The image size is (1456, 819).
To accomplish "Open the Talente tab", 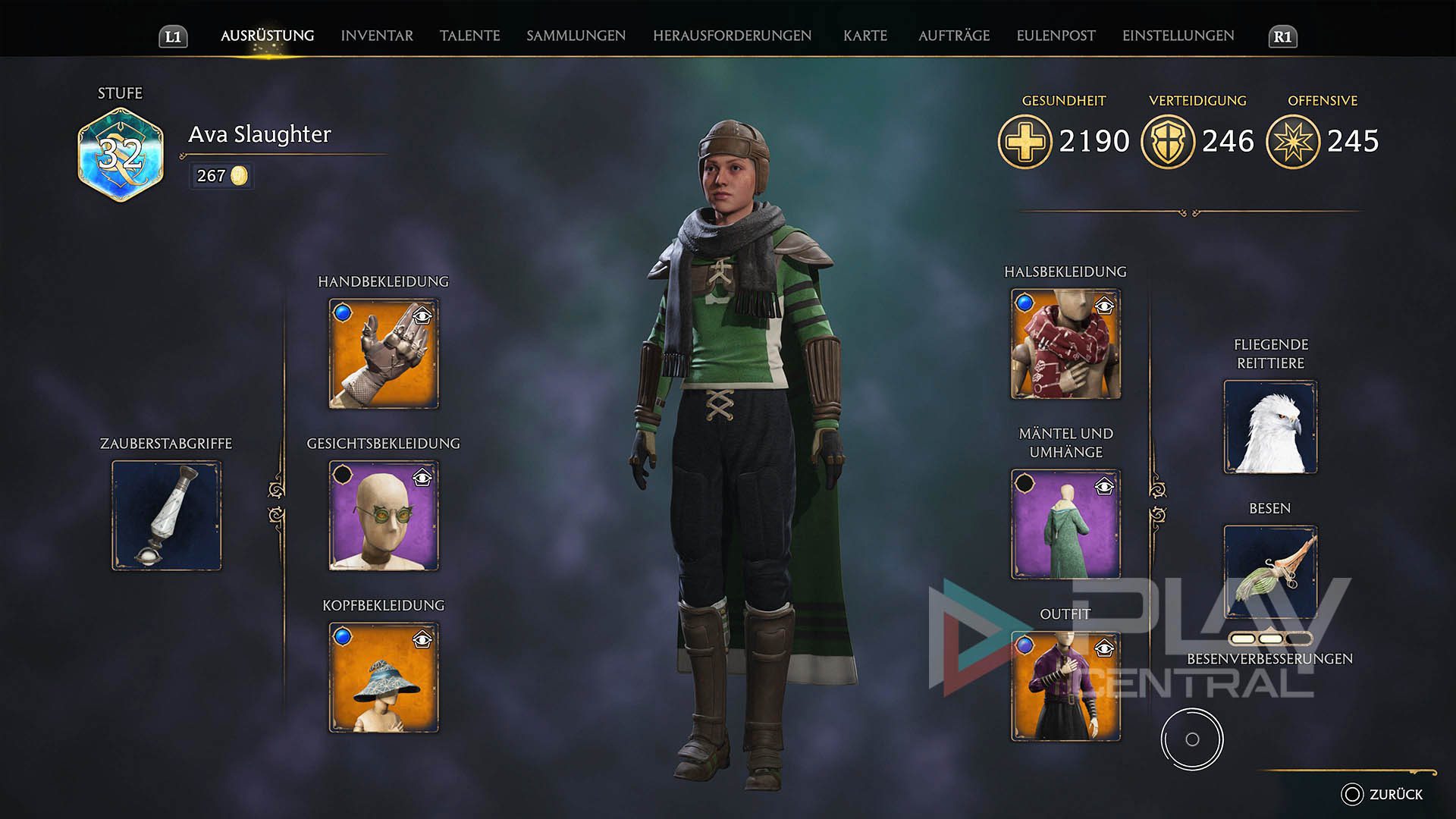I will pos(469,36).
